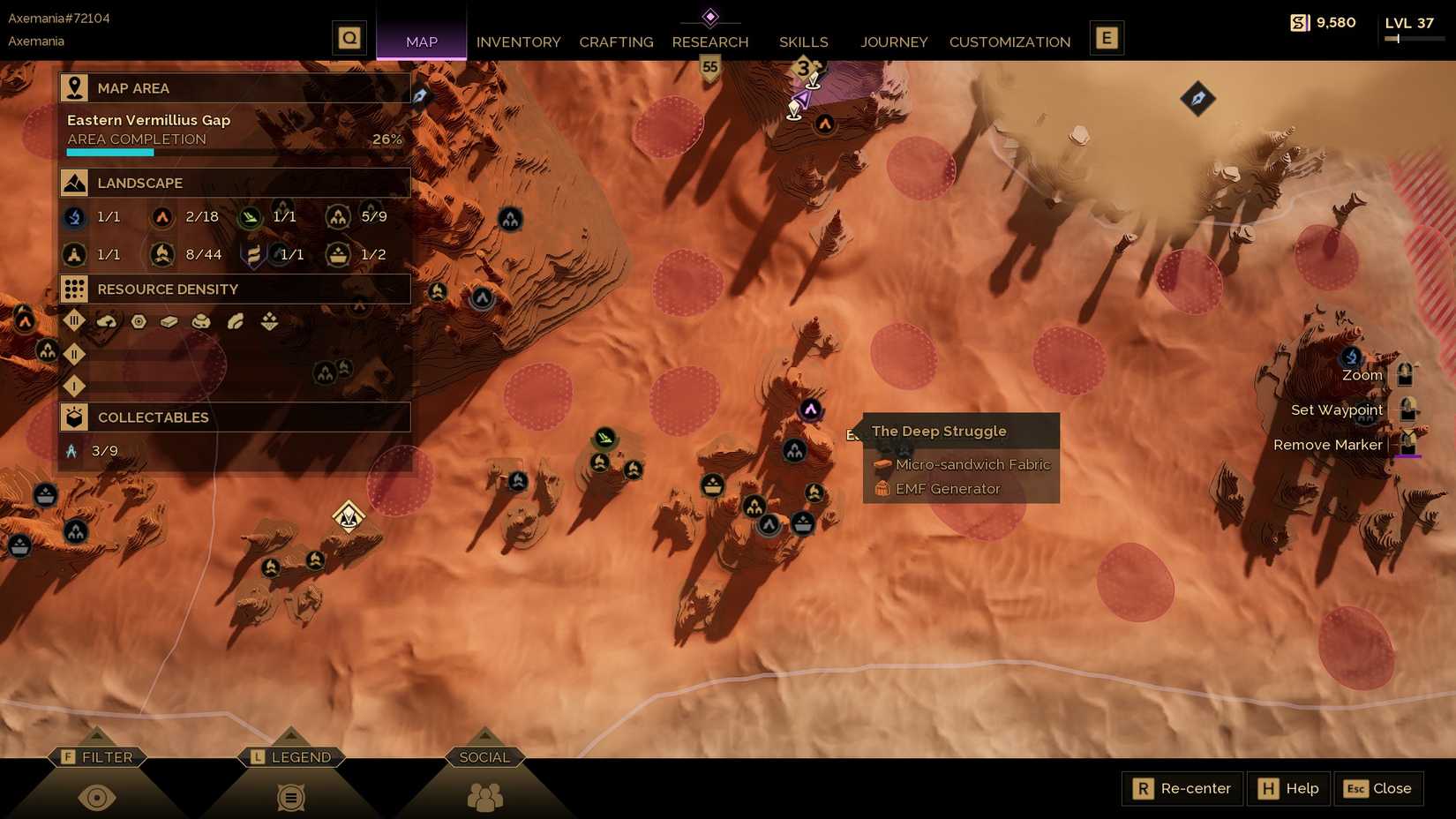The height and width of the screenshot is (819, 1456).
Task: Toggle the resource density level I diamond
Action: coord(74,387)
